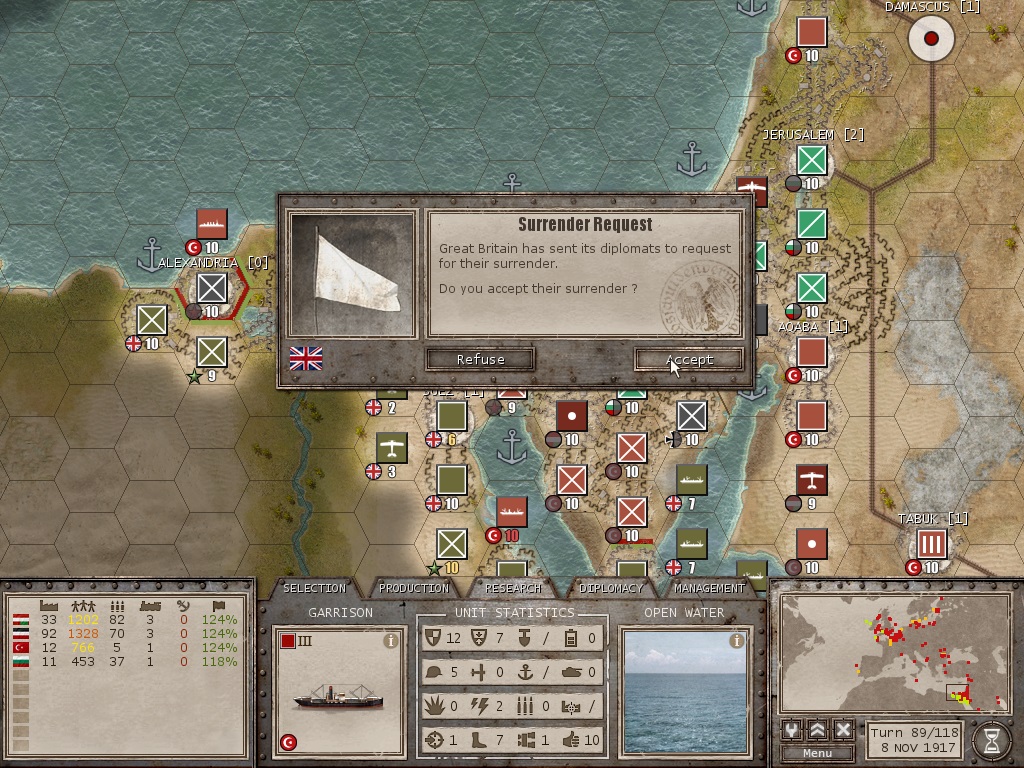1024x768 pixels.
Task: Accept Great Britain's surrender request
Action: pos(689,359)
